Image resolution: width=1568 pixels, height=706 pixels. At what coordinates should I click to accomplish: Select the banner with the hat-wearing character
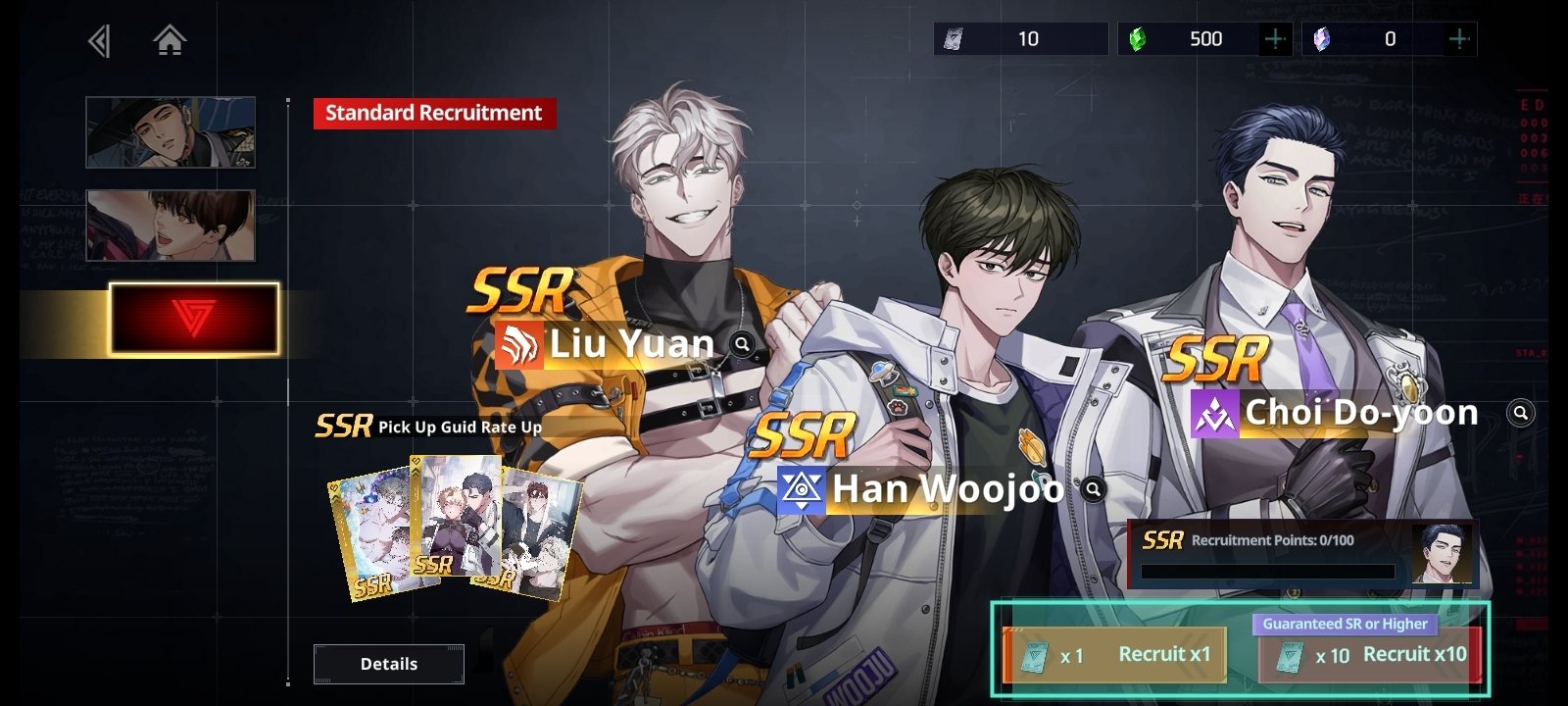(171, 132)
